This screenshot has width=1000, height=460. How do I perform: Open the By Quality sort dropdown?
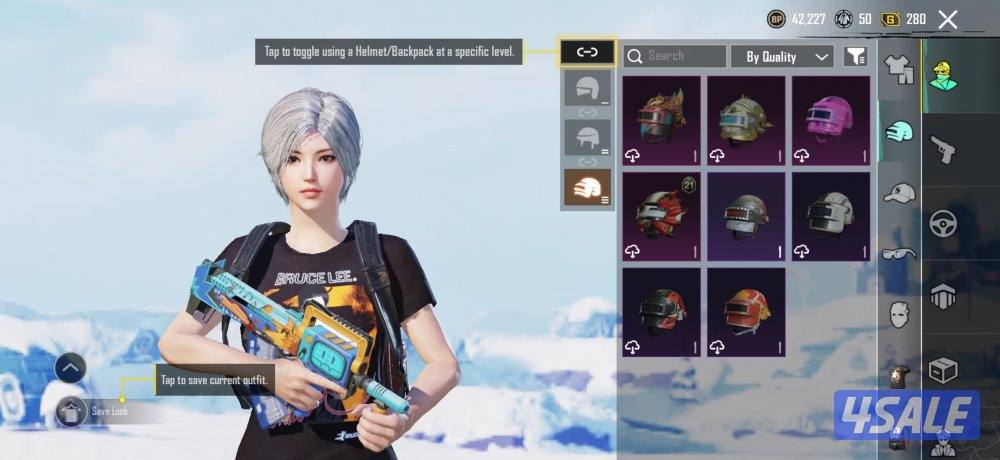[x=782, y=56]
